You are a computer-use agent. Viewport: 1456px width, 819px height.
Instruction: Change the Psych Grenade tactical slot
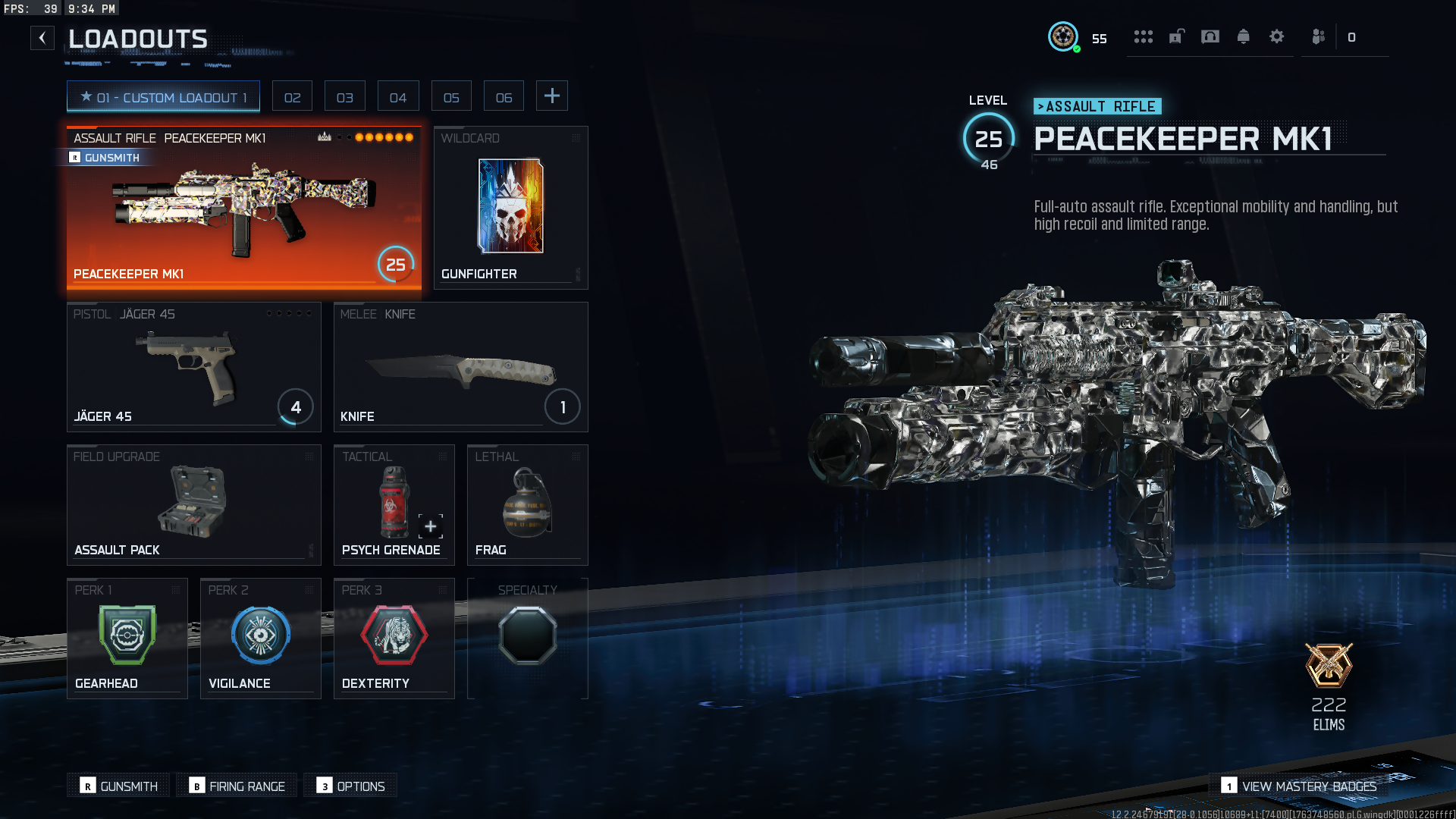click(x=394, y=505)
